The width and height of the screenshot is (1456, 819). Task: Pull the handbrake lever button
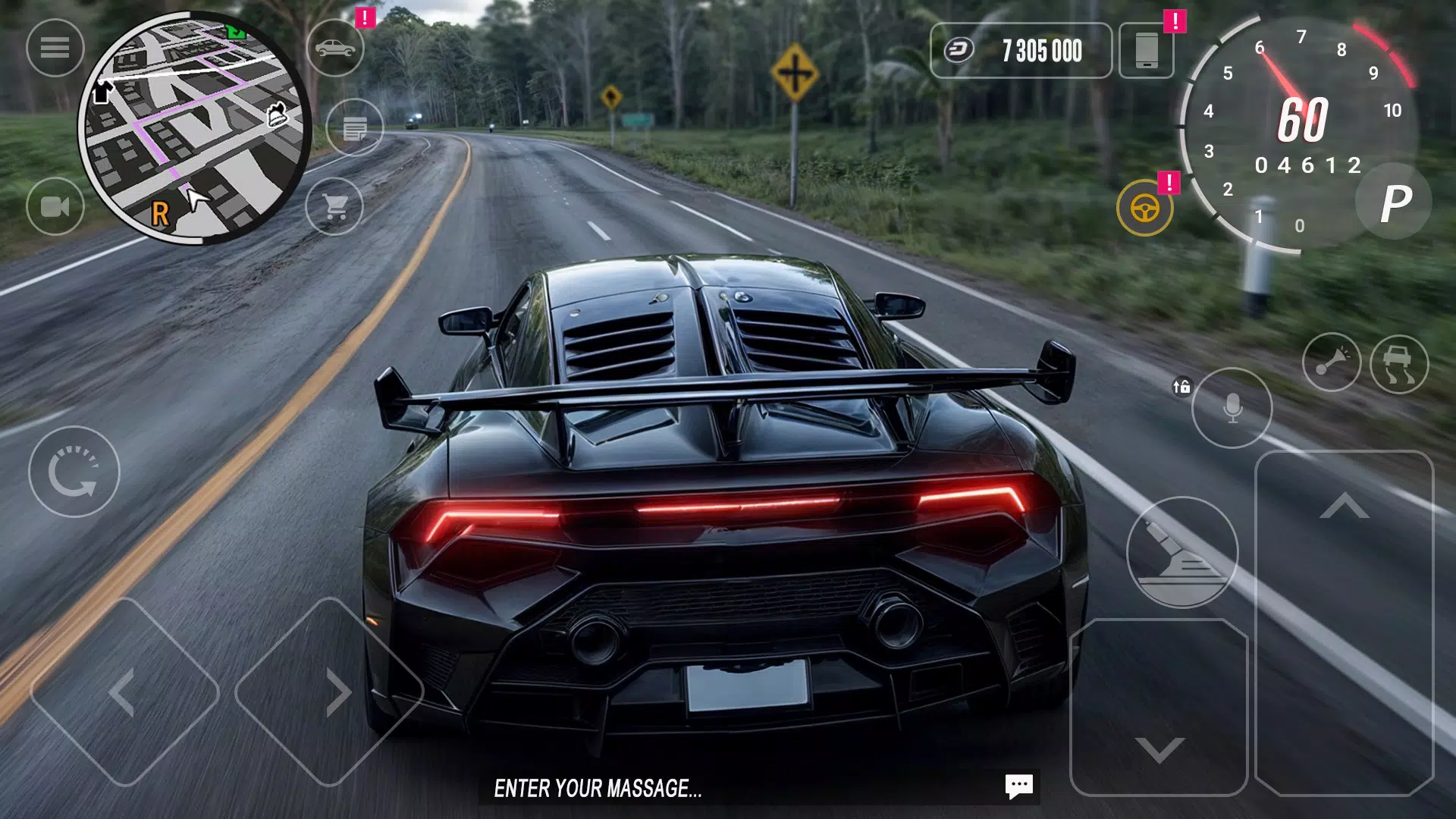click(1181, 552)
